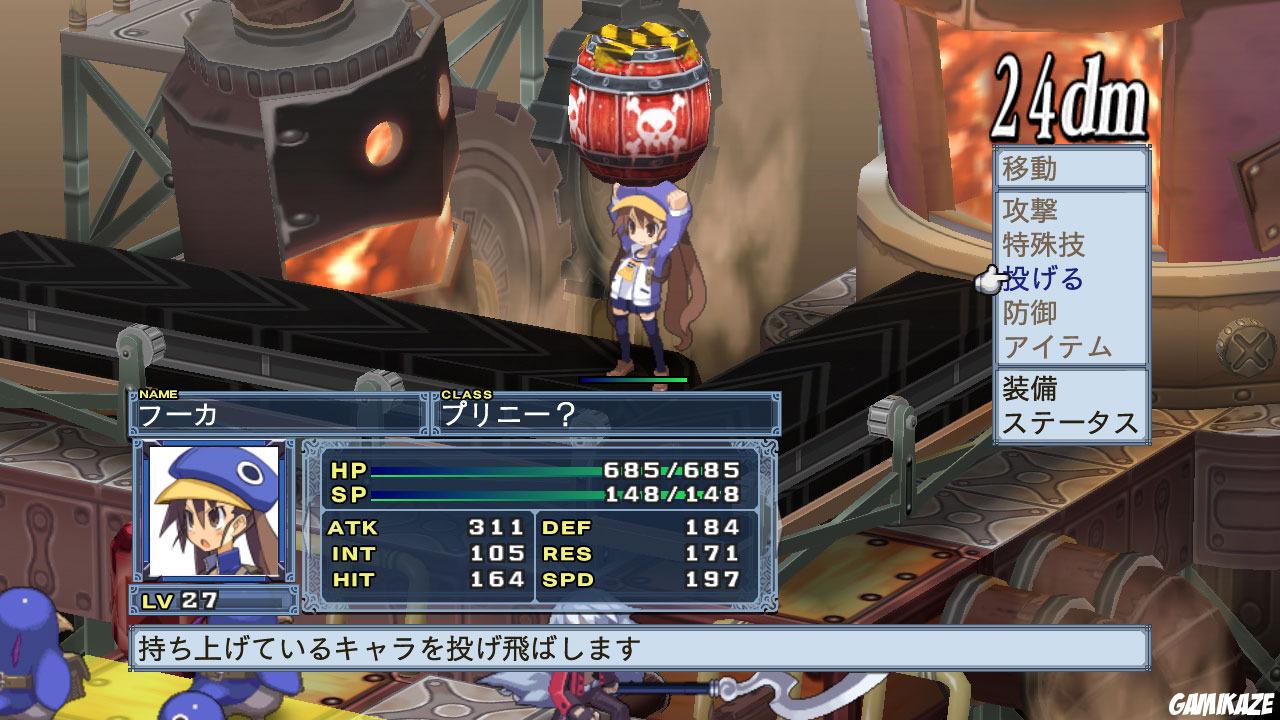Click the skull-marked barrel held above Fuka
Screen dimensions: 1280x720
tap(640, 100)
